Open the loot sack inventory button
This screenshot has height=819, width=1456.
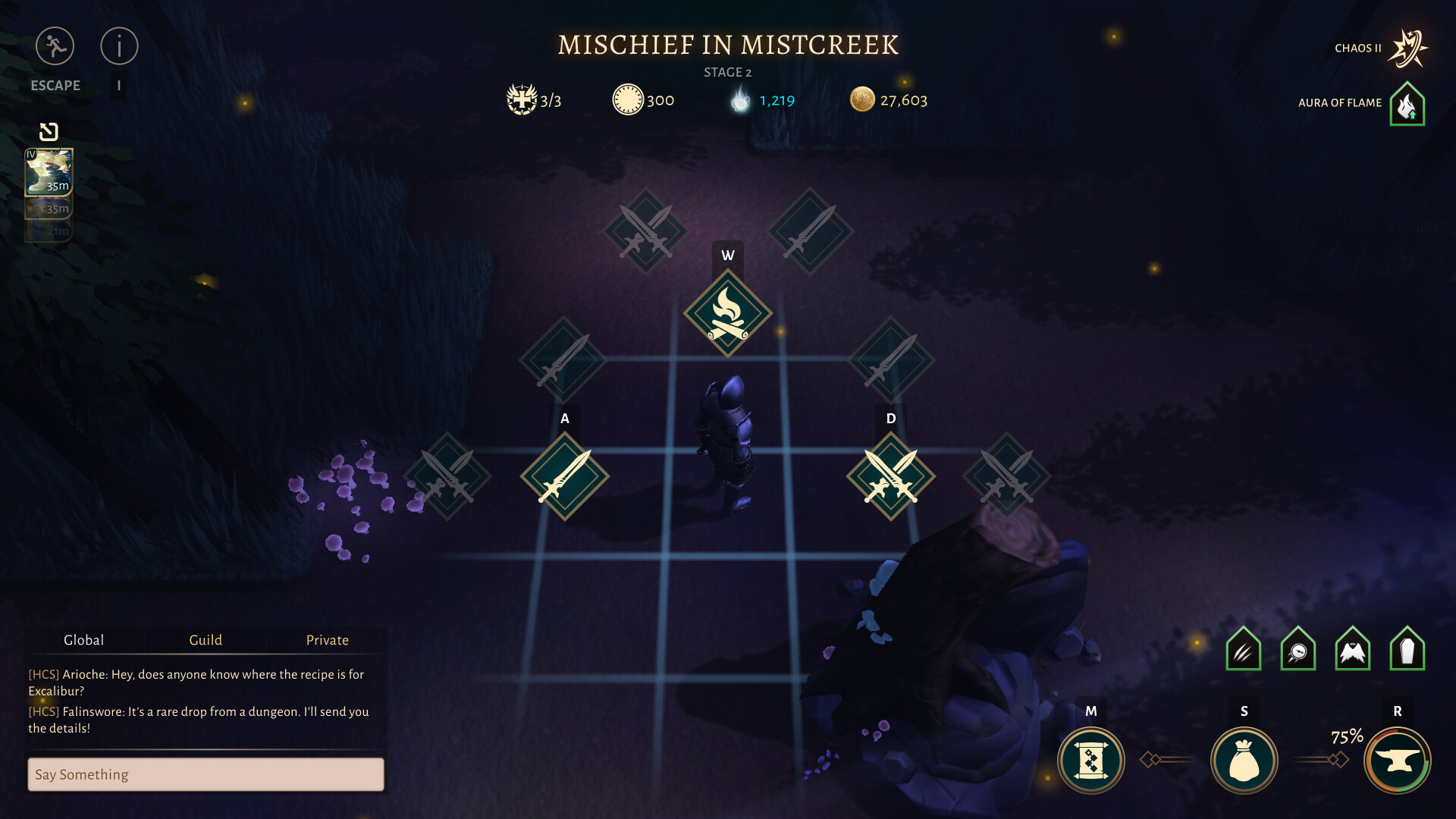(x=1244, y=760)
